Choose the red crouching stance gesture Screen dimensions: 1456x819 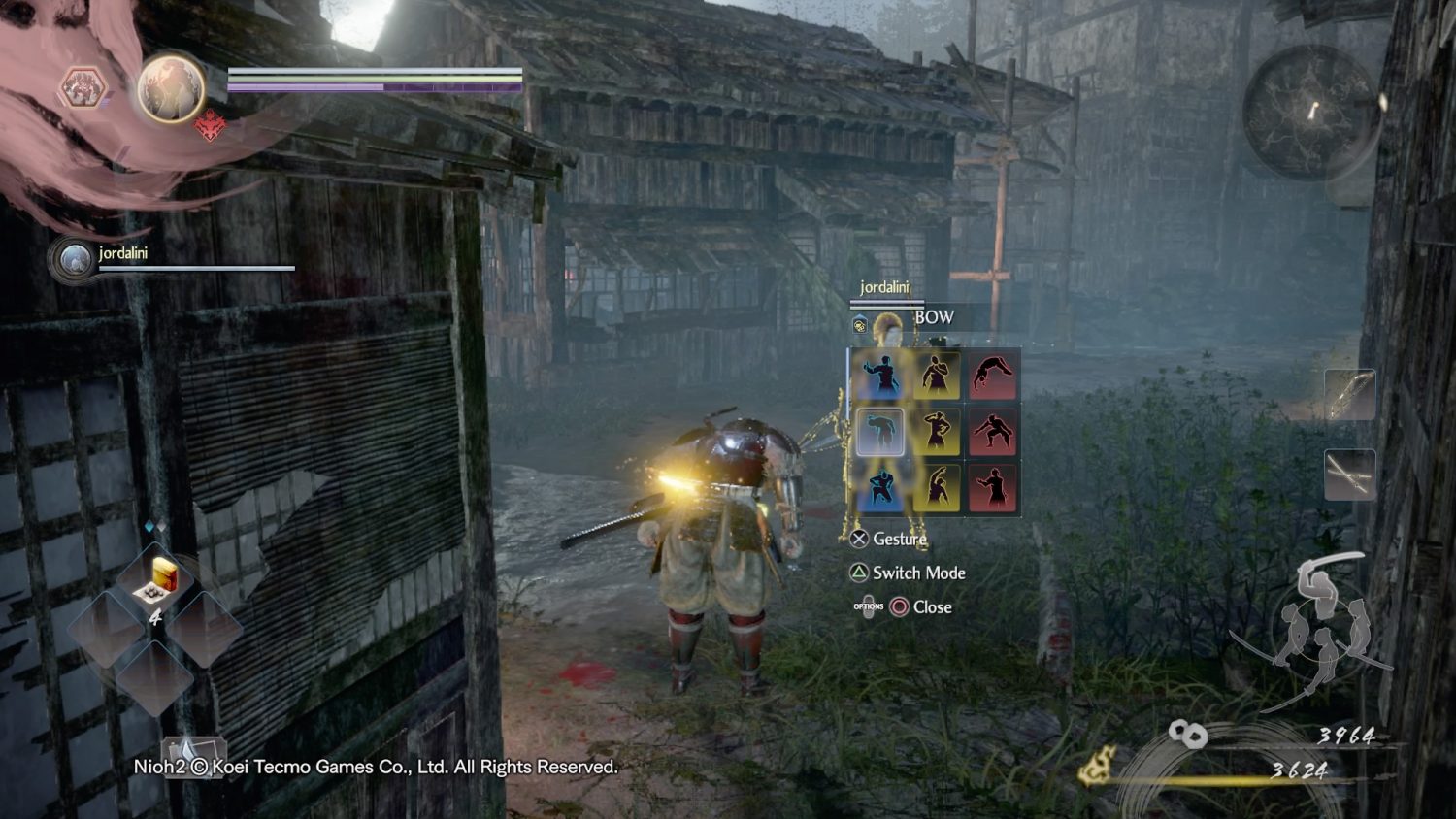pyautogui.click(x=992, y=432)
